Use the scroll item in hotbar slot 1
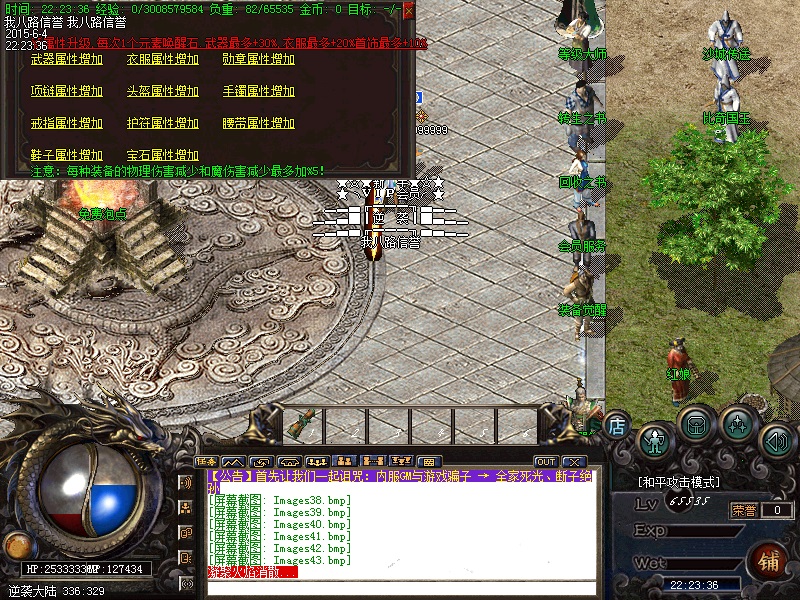The image size is (800, 600). (x=297, y=423)
